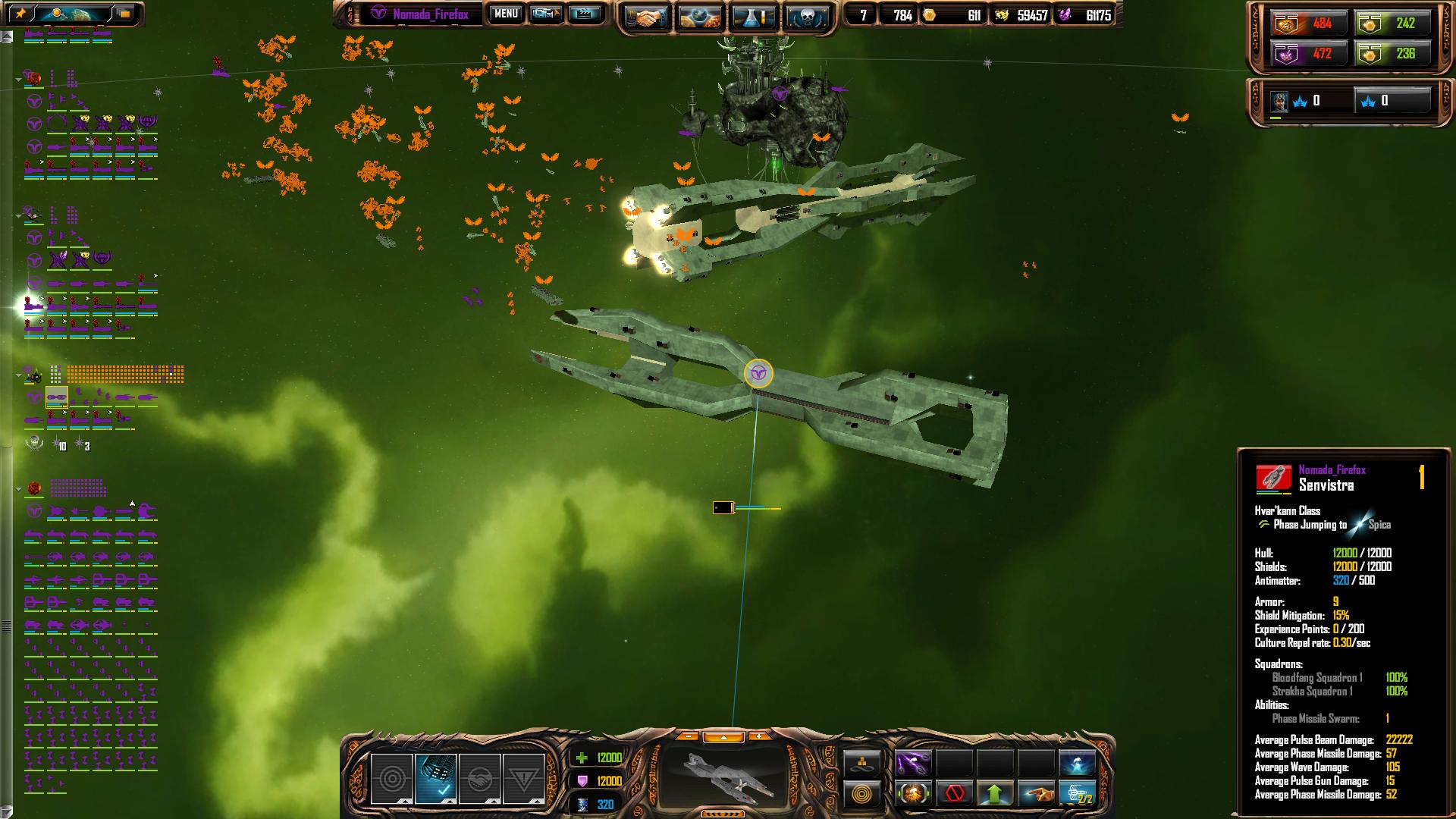Select the warning triangle stance button

coord(524,778)
